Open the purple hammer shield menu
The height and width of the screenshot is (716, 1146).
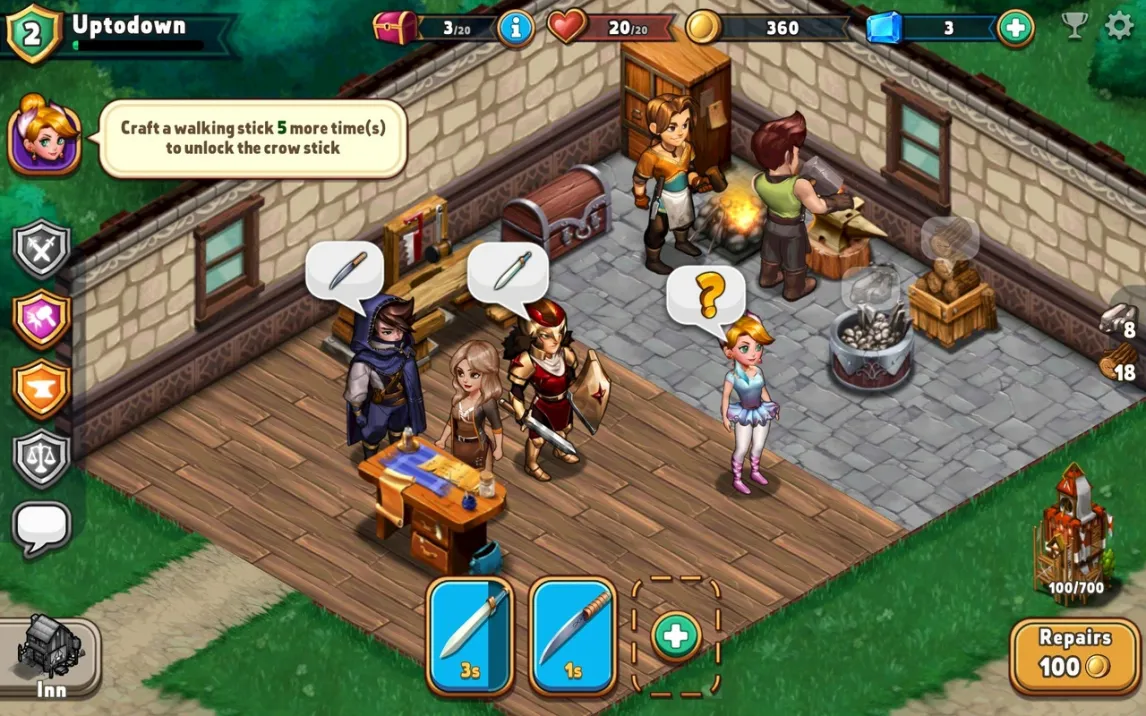[x=42, y=318]
